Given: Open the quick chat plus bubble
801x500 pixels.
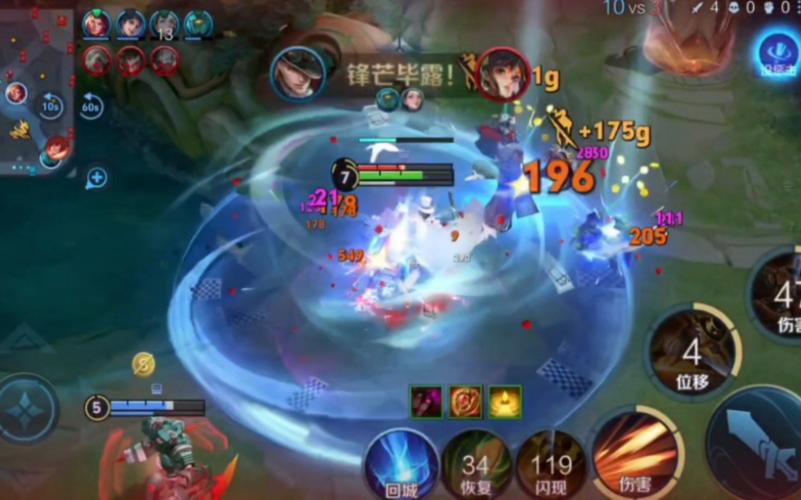Looking at the screenshot, I should (96, 178).
